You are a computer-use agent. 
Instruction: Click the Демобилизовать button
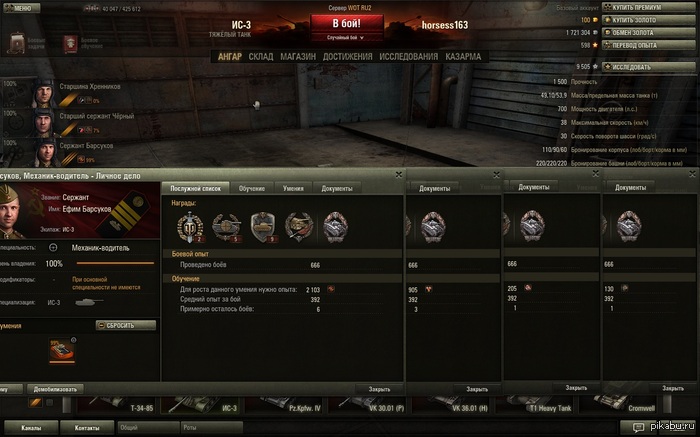(x=56, y=389)
